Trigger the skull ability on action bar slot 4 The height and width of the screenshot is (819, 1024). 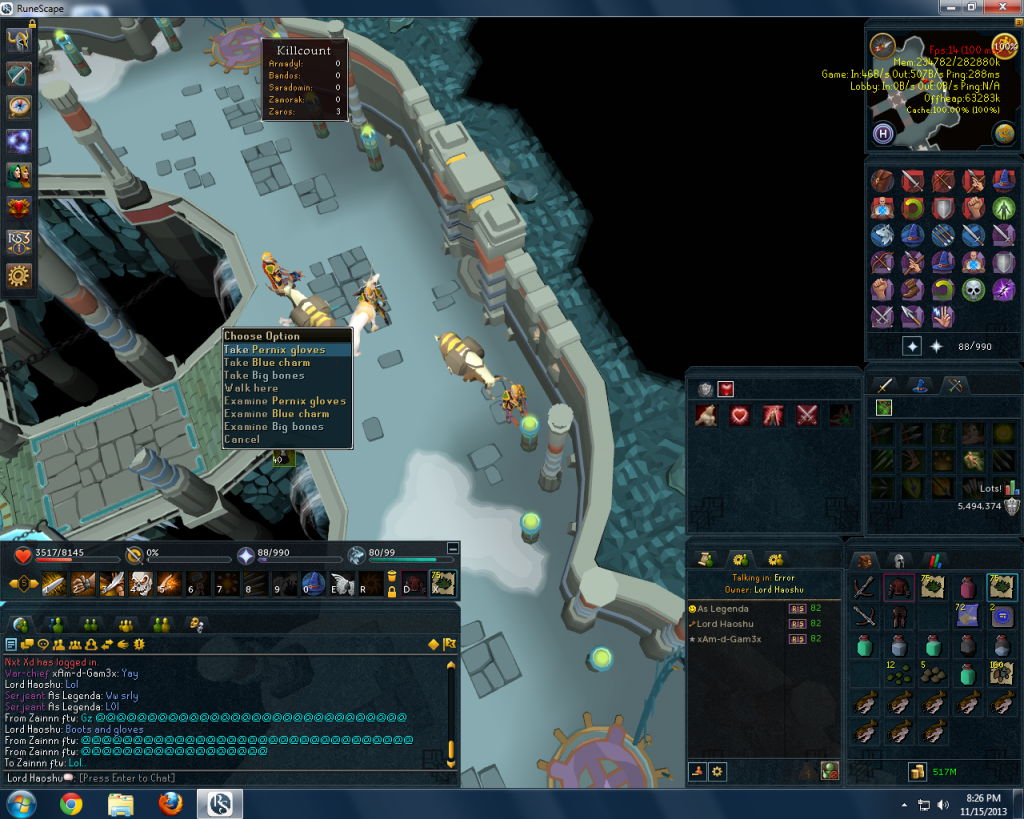pyautogui.click(x=141, y=584)
